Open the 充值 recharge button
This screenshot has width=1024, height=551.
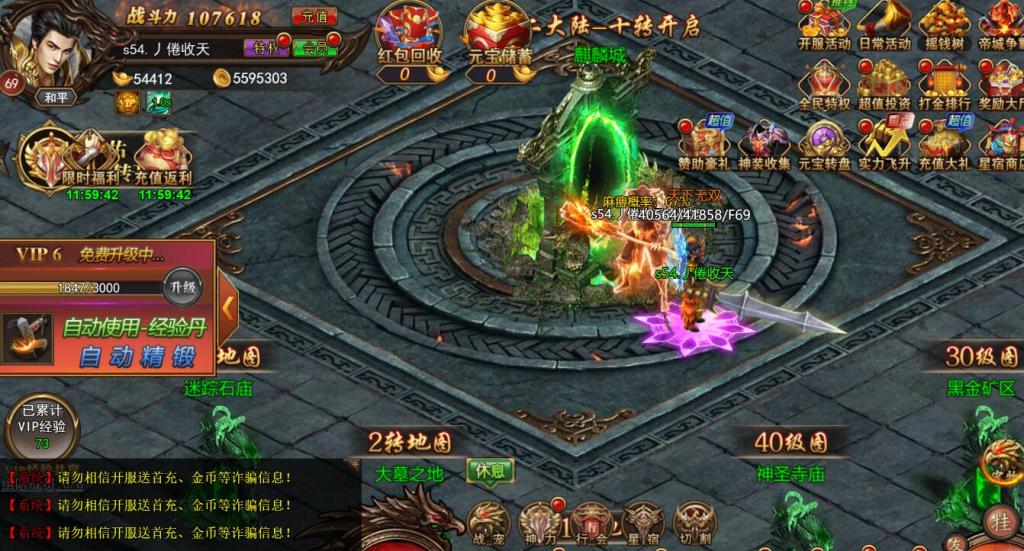click(x=314, y=17)
